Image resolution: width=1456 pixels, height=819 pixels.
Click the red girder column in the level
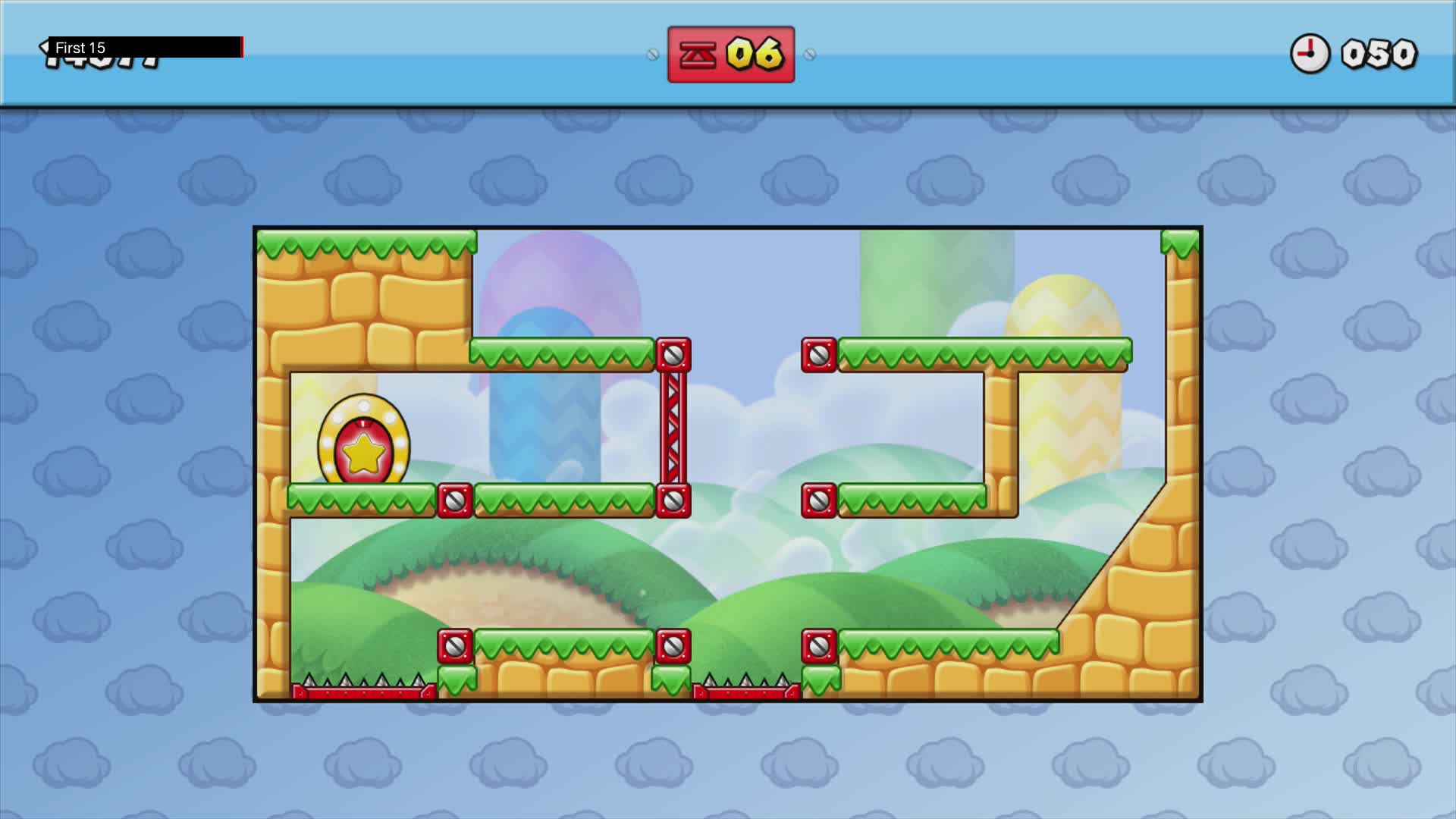(x=674, y=425)
